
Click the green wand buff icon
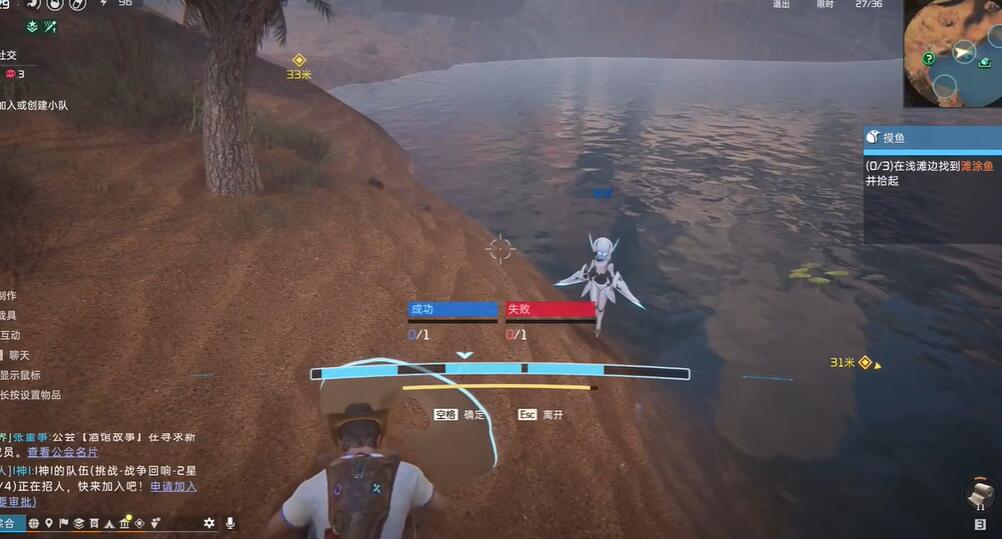coord(49,28)
